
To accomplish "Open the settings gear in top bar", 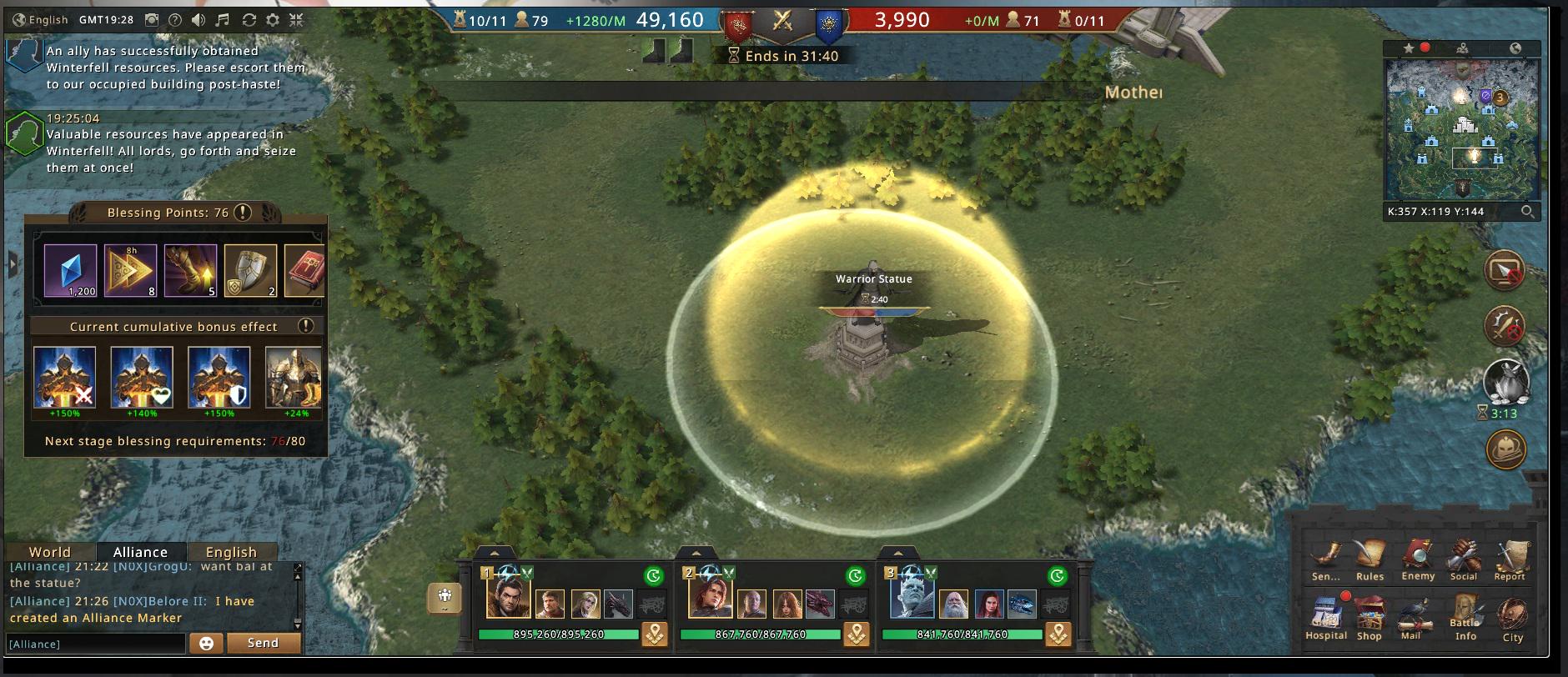I will [273, 20].
